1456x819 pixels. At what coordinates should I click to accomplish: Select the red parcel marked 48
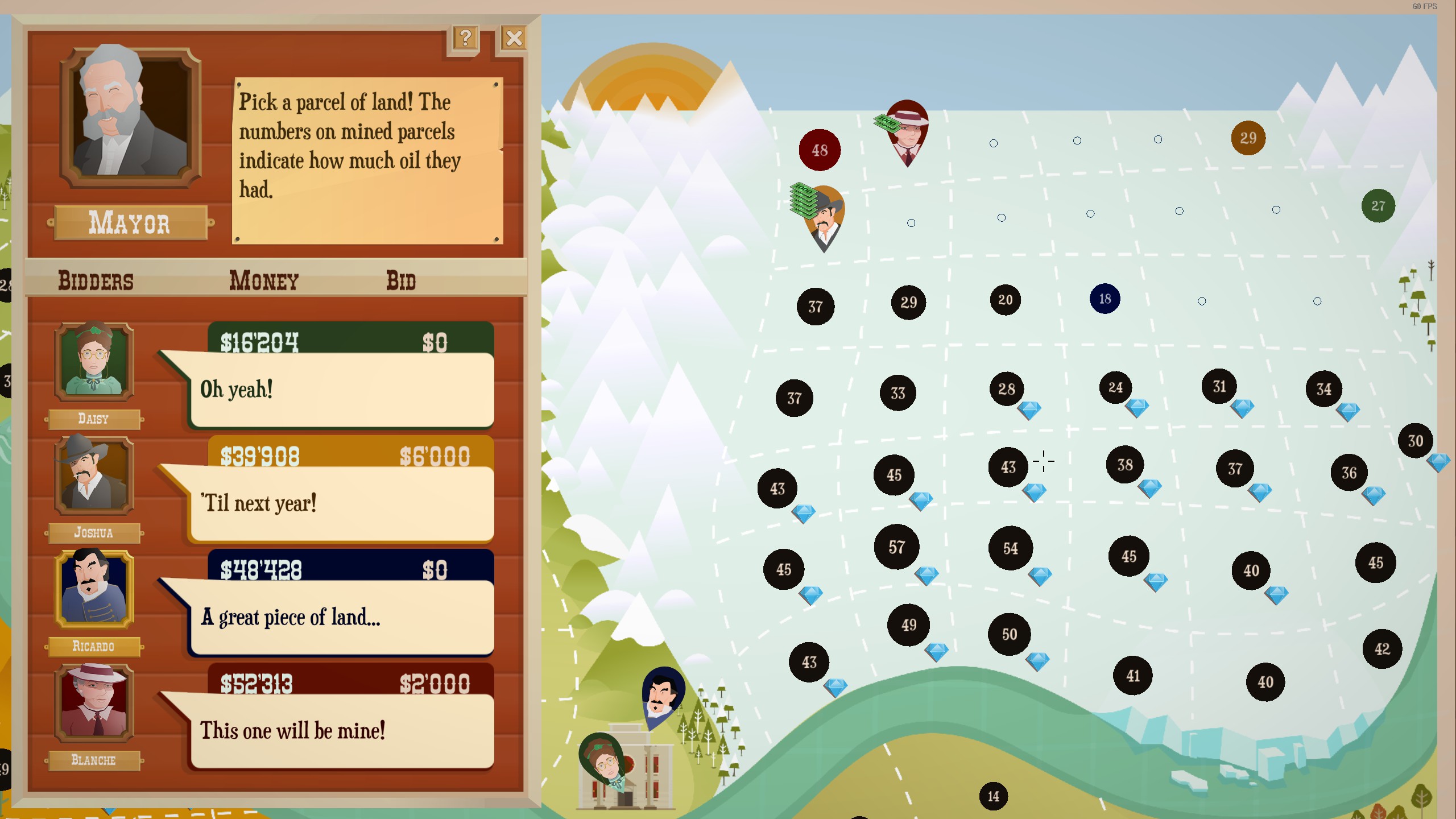click(820, 150)
